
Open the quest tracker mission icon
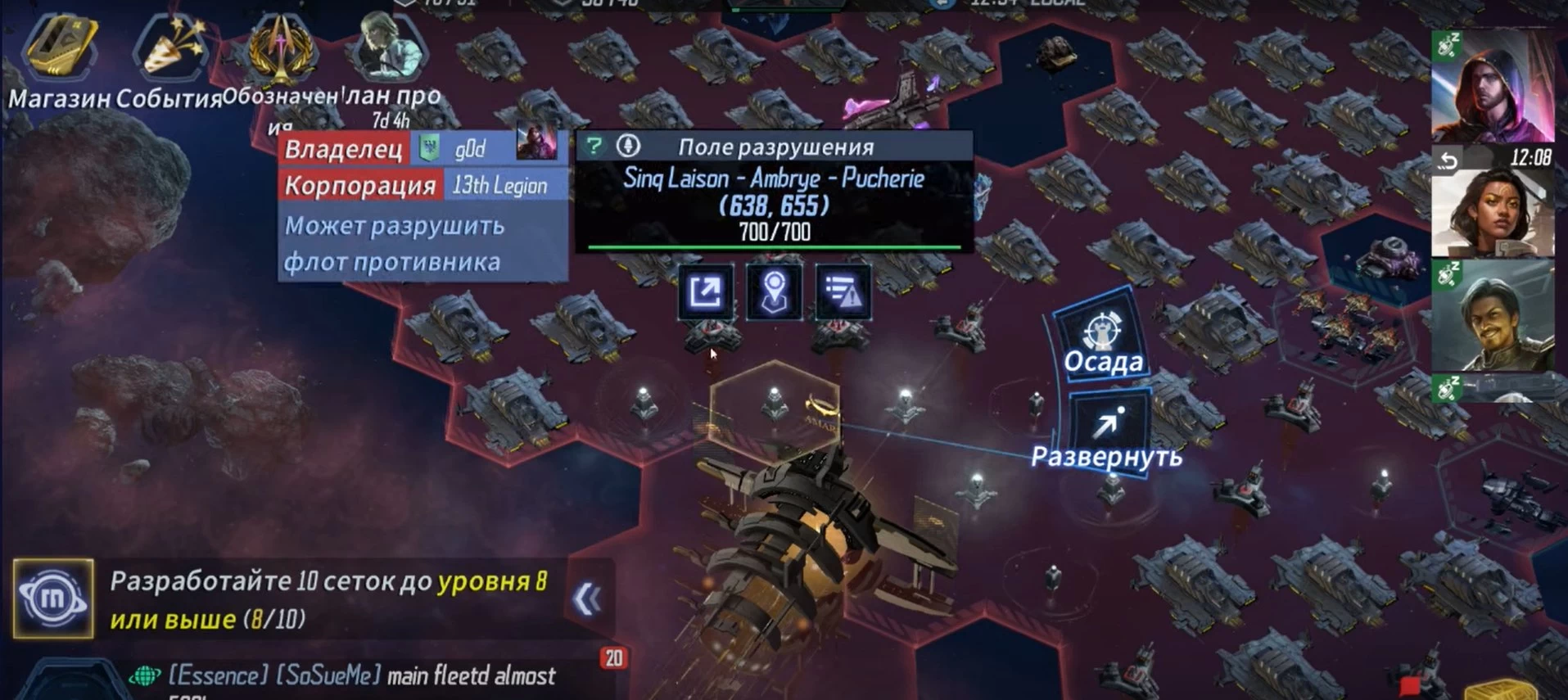53,598
